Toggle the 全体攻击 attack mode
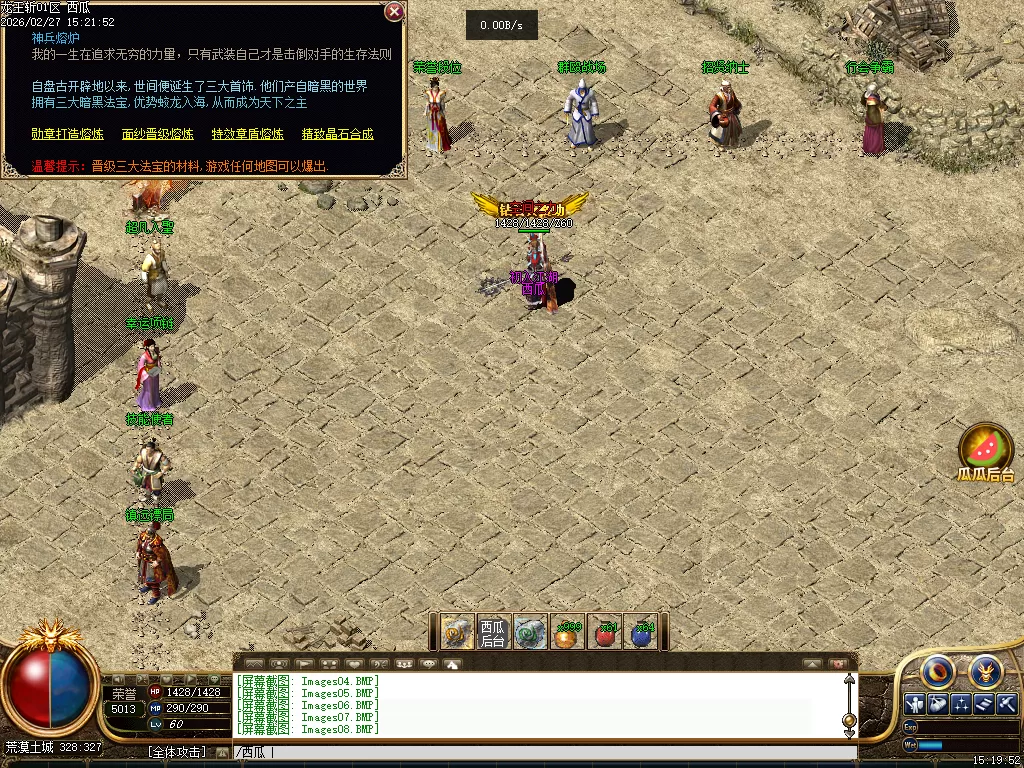 177,752
